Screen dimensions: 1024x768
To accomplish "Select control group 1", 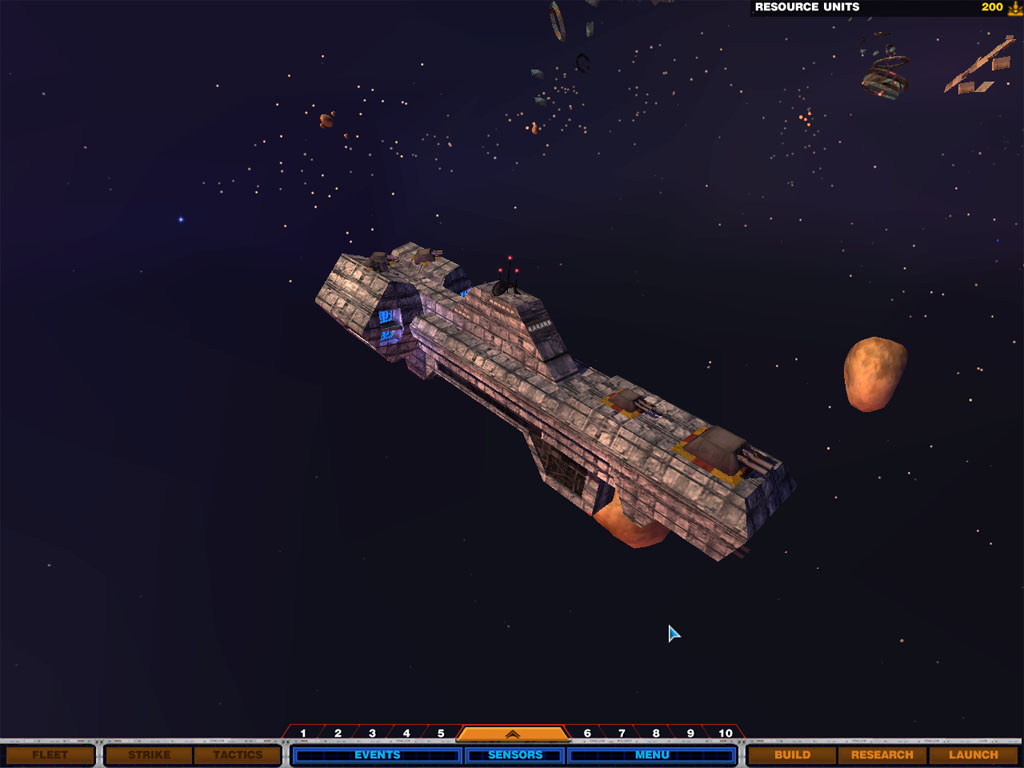I will pos(303,734).
